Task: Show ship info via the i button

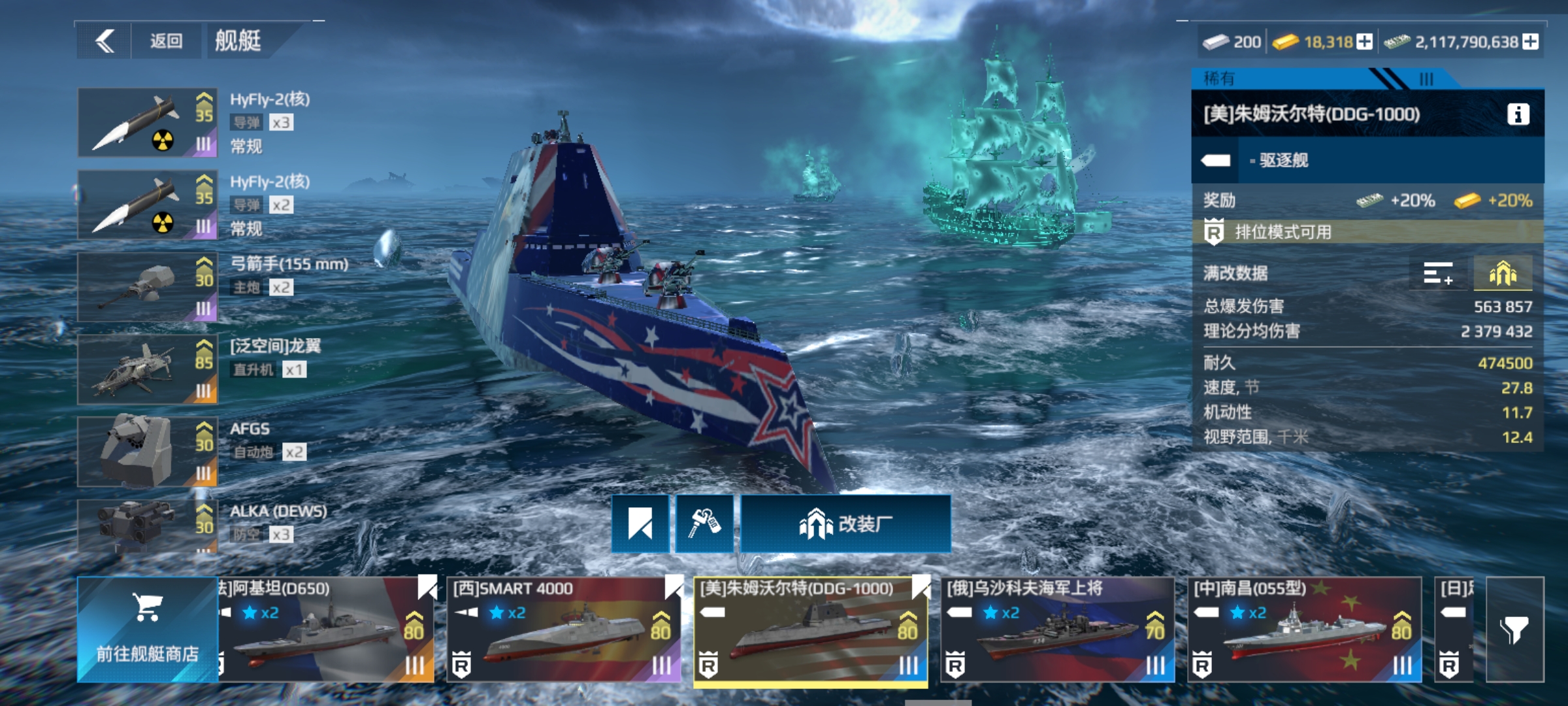Action: [1518, 114]
